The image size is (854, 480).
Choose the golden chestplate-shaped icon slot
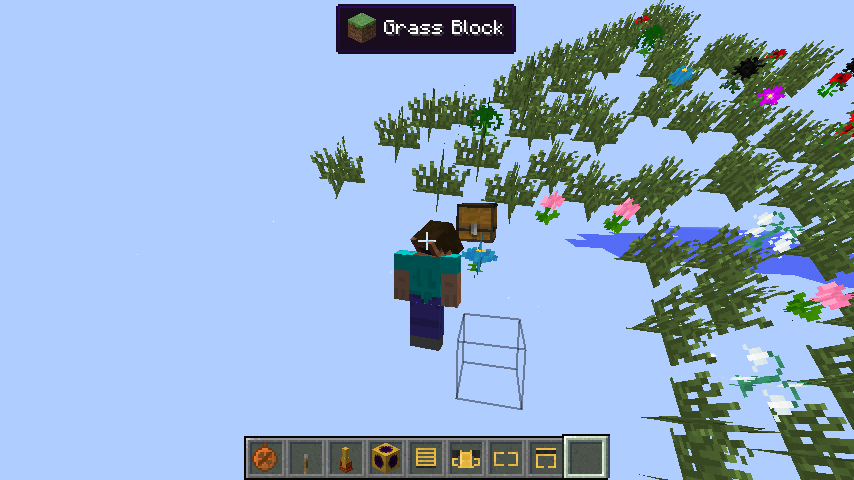(x=465, y=459)
